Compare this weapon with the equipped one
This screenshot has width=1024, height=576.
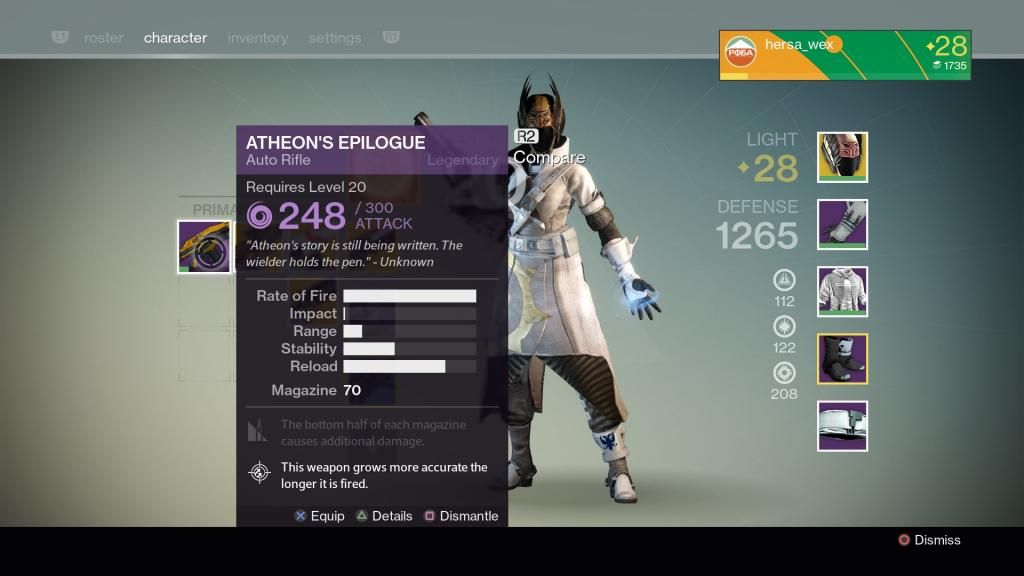point(548,157)
